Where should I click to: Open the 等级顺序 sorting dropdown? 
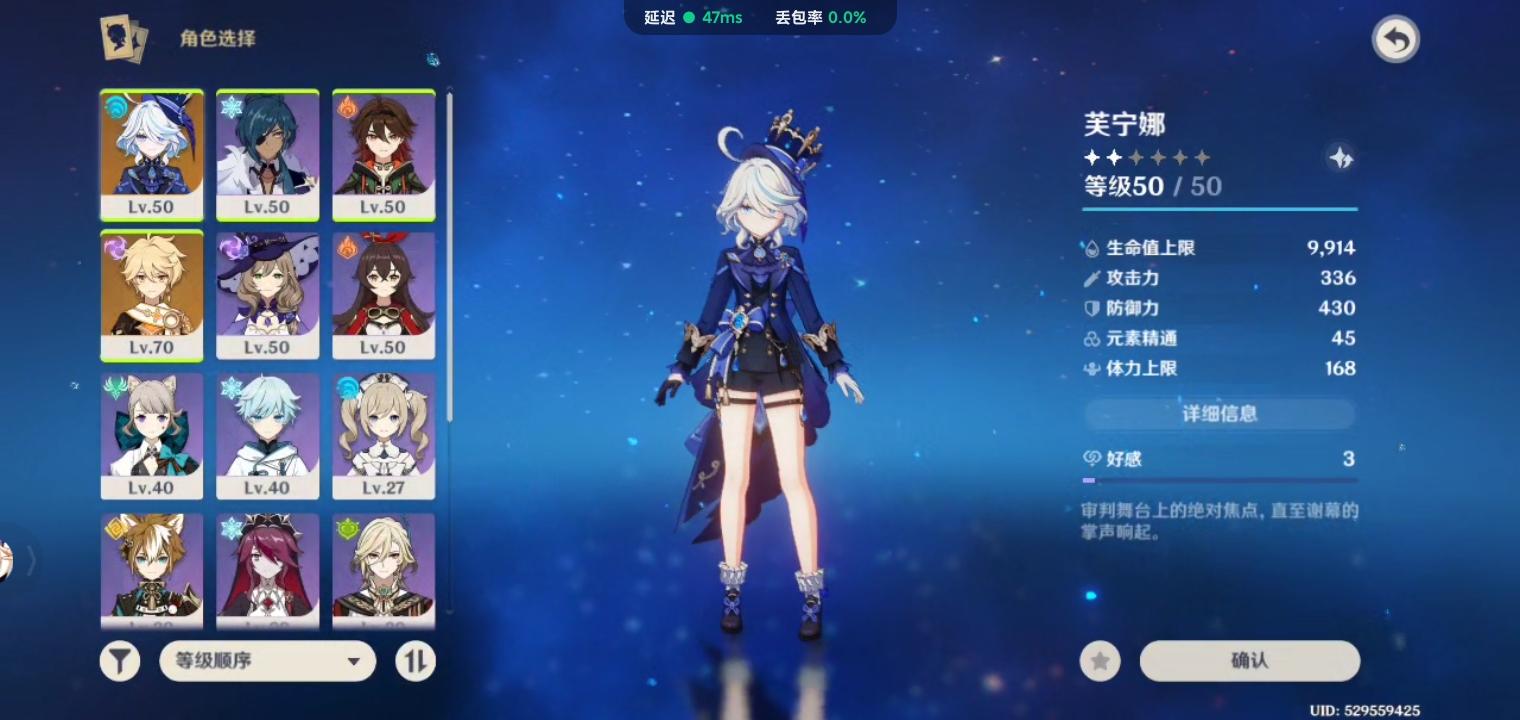pos(267,661)
